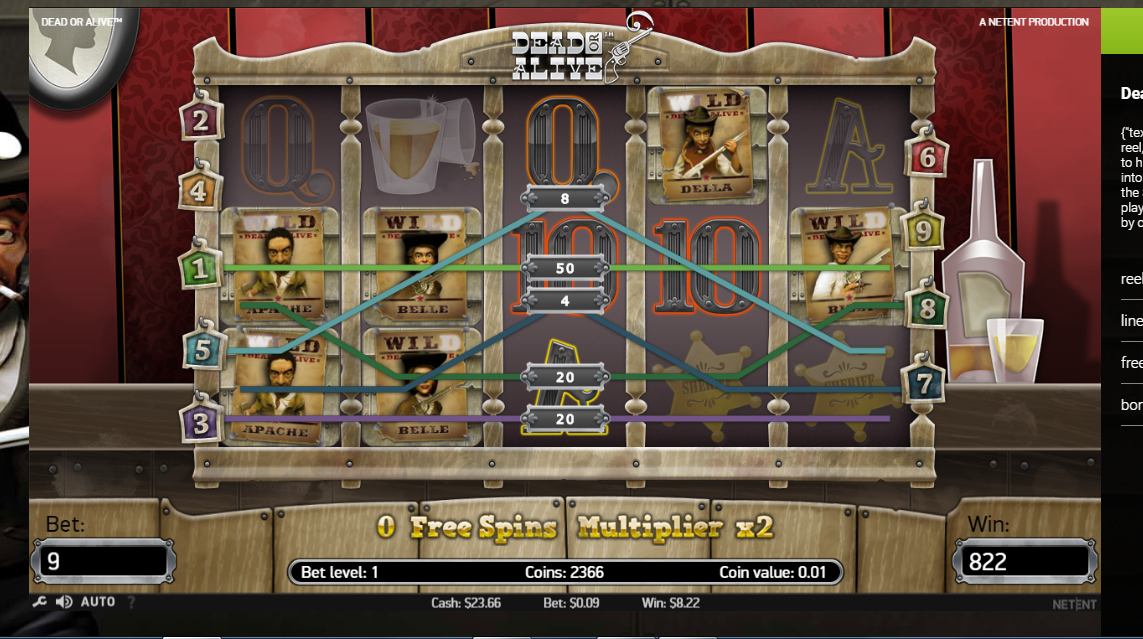Select payline tag number 1
The width and height of the screenshot is (1143, 639).
click(198, 268)
